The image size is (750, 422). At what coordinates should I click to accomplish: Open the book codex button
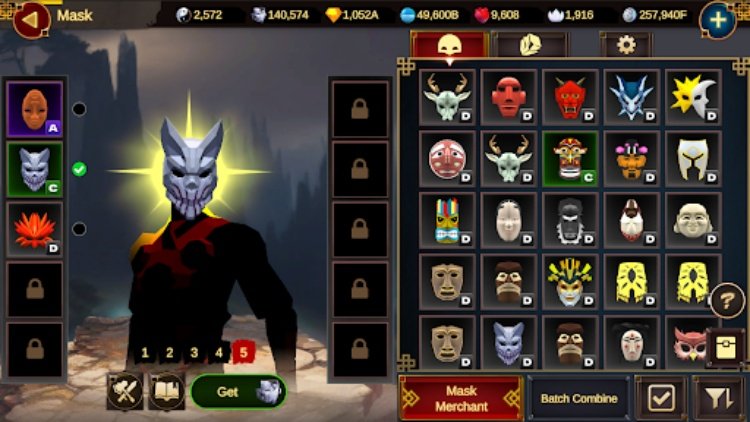click(165, 392)
